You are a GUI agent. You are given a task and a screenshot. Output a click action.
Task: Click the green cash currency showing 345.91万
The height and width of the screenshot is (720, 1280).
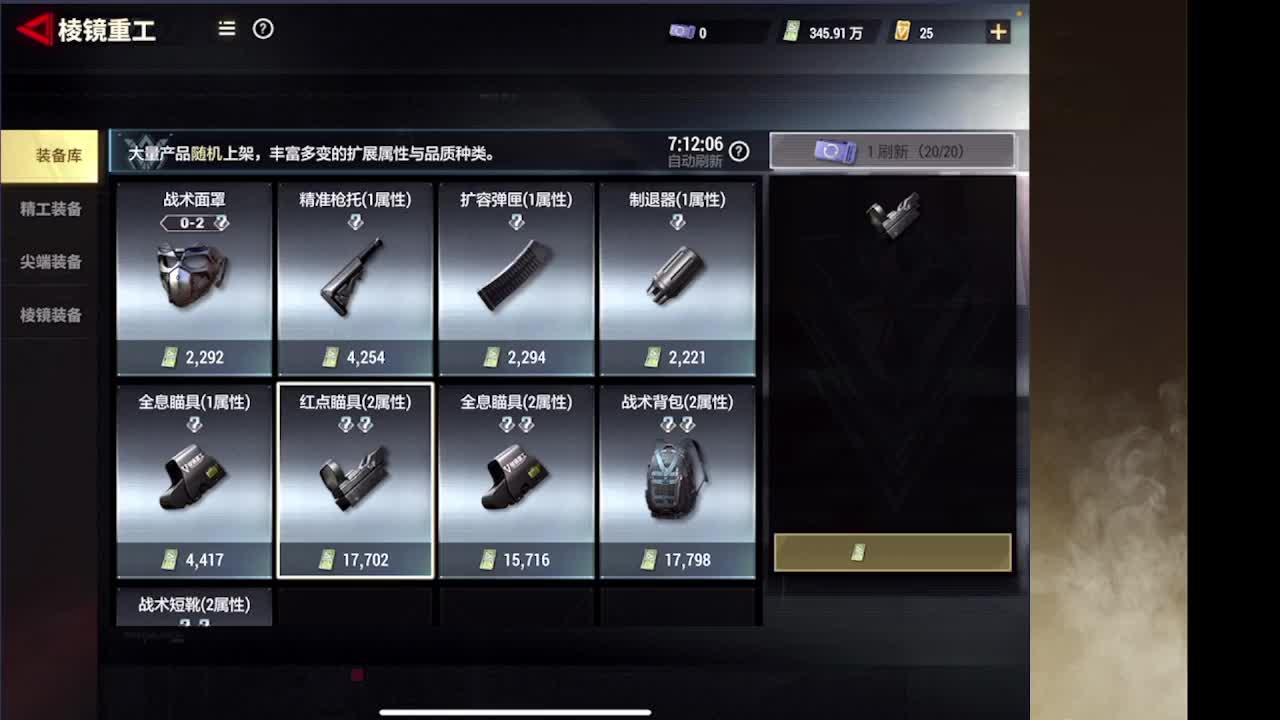click(x=793, y=30)
